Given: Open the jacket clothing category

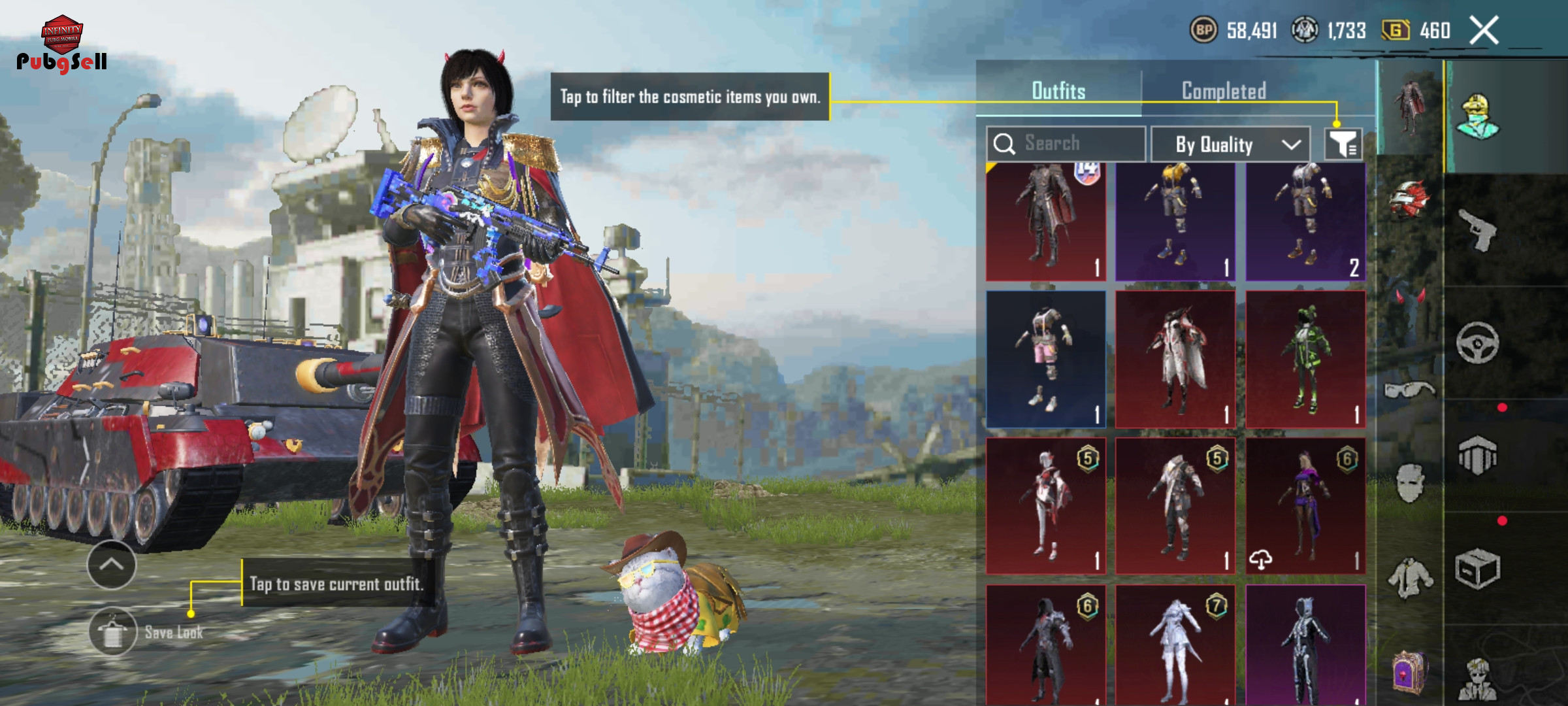Looking at the screenshot, I should pos(1410,579).
